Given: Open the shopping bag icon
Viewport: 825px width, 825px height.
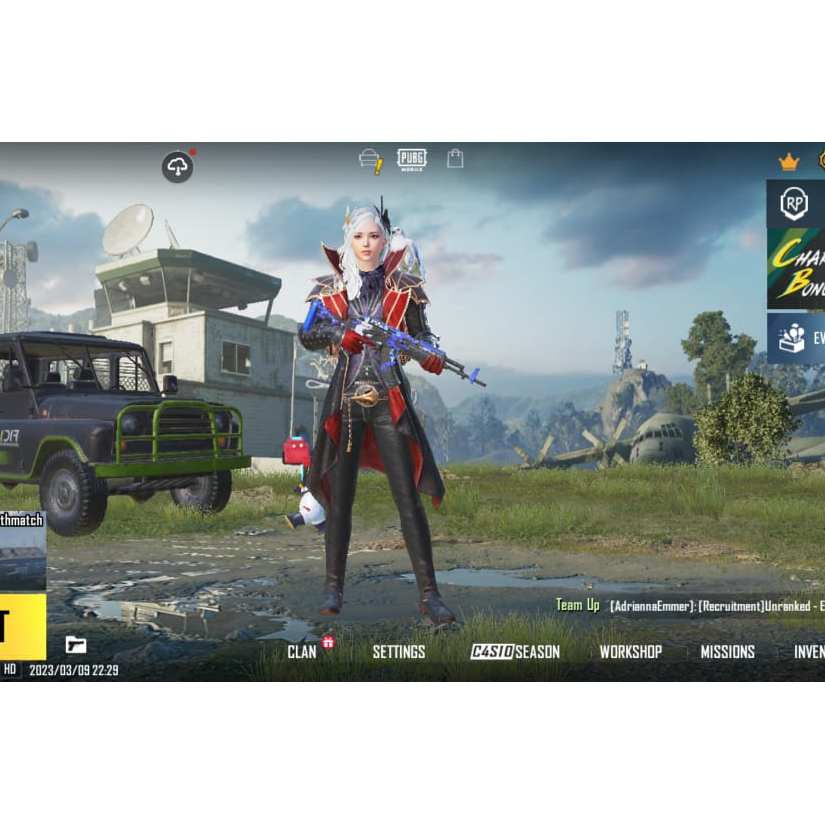Looking at the screenshot, I should click(x=455, y=158).
